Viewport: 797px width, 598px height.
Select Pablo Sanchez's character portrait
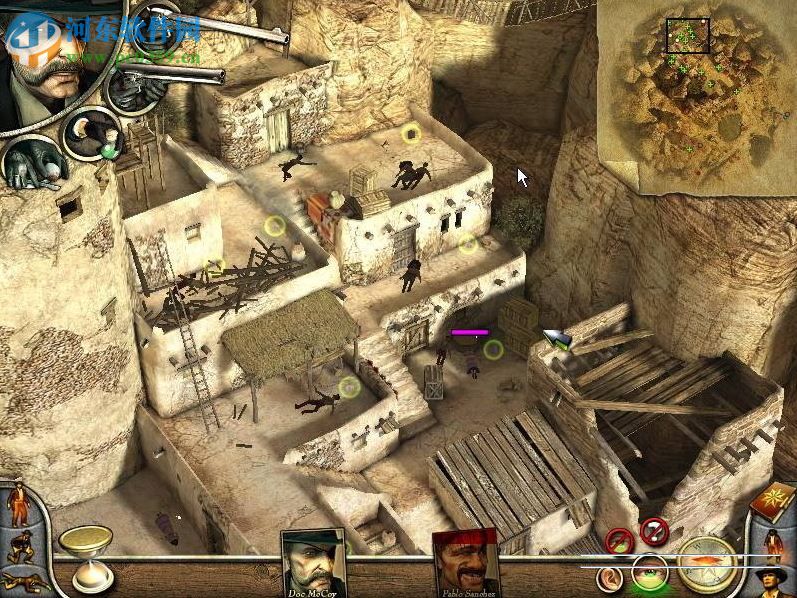[x=465, y=562]
